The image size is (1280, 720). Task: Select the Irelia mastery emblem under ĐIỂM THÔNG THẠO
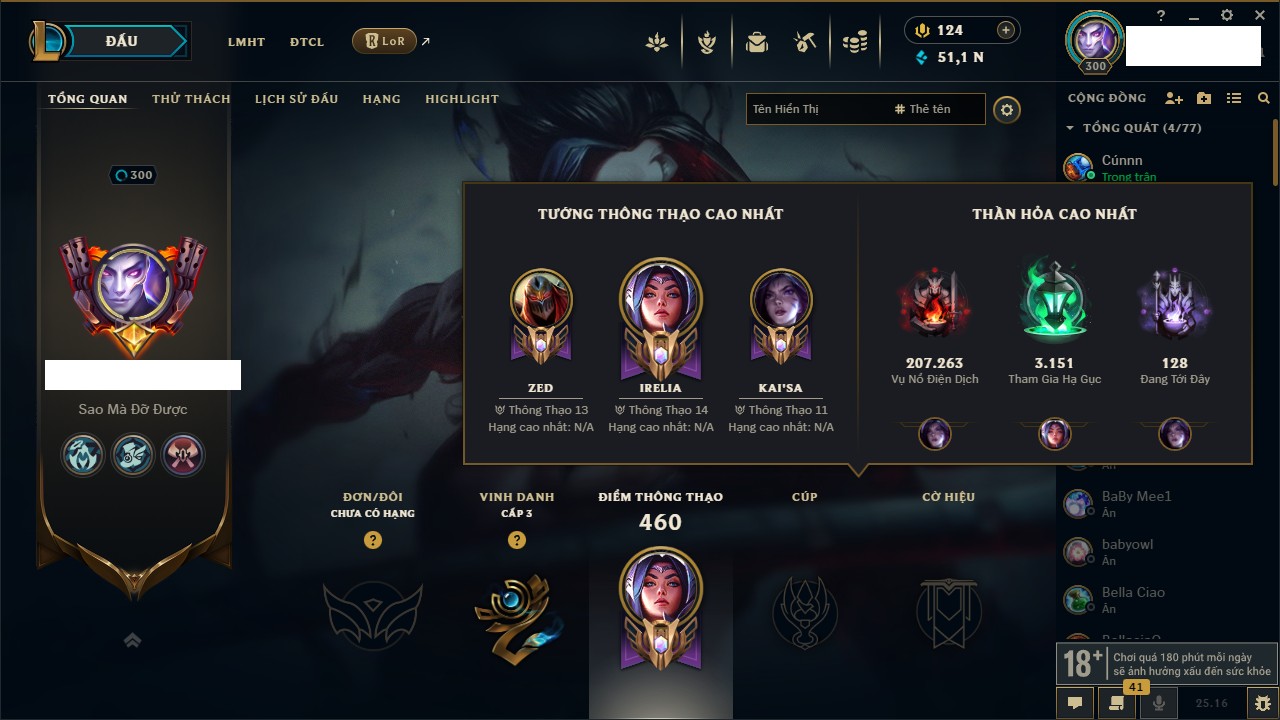[660, 600]
